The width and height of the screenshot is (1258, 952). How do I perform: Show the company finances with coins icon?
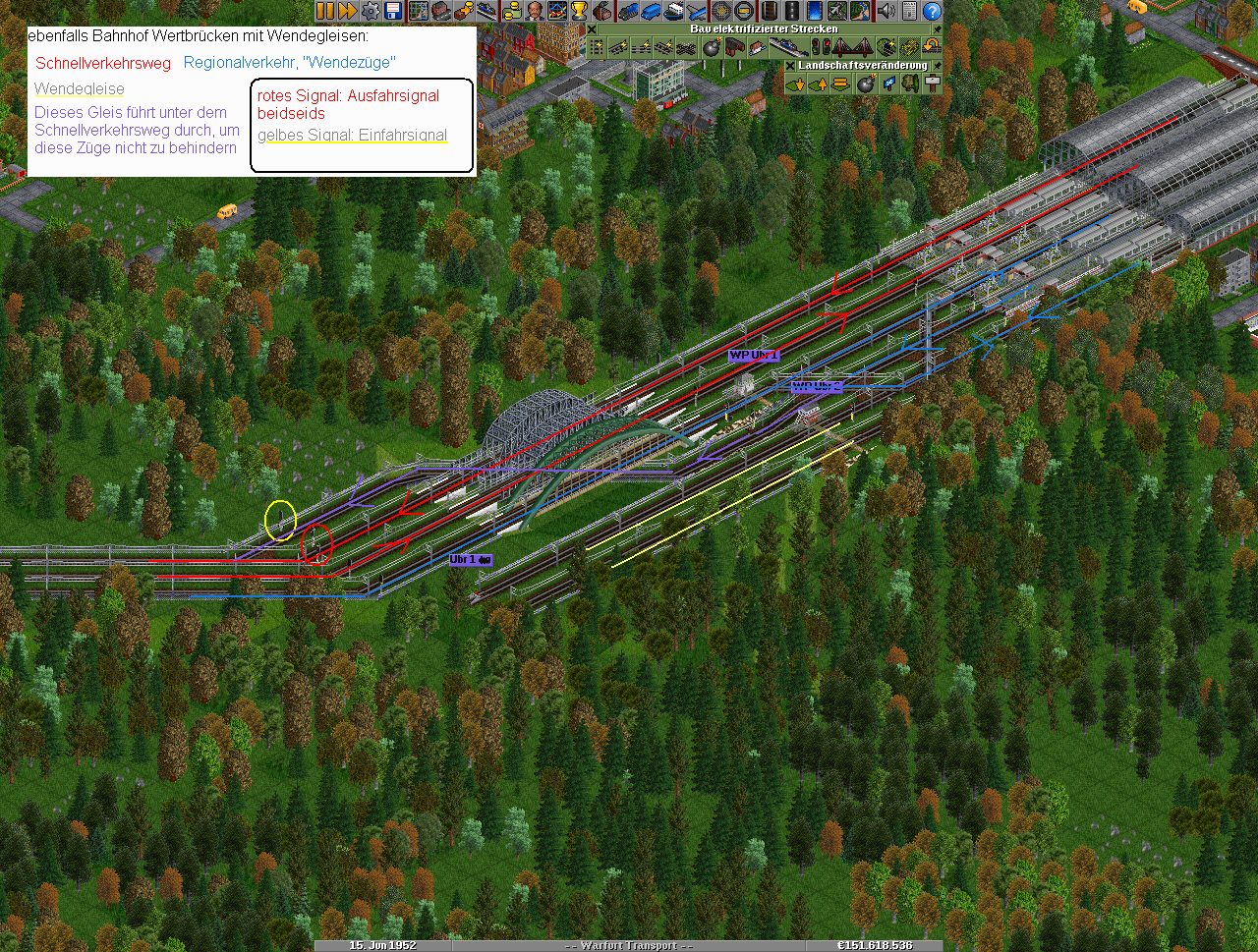tap(510, 11)
